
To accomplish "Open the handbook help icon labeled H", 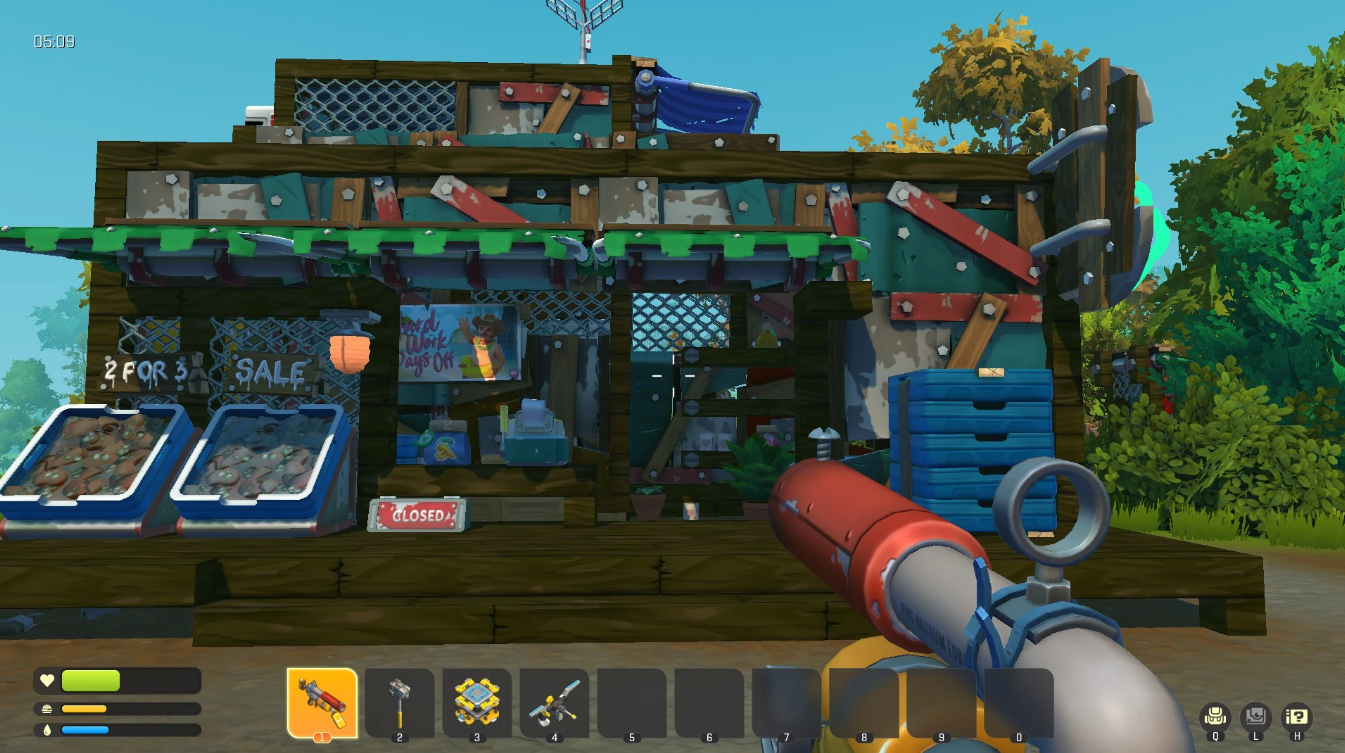I will [x=1296, y=716].
